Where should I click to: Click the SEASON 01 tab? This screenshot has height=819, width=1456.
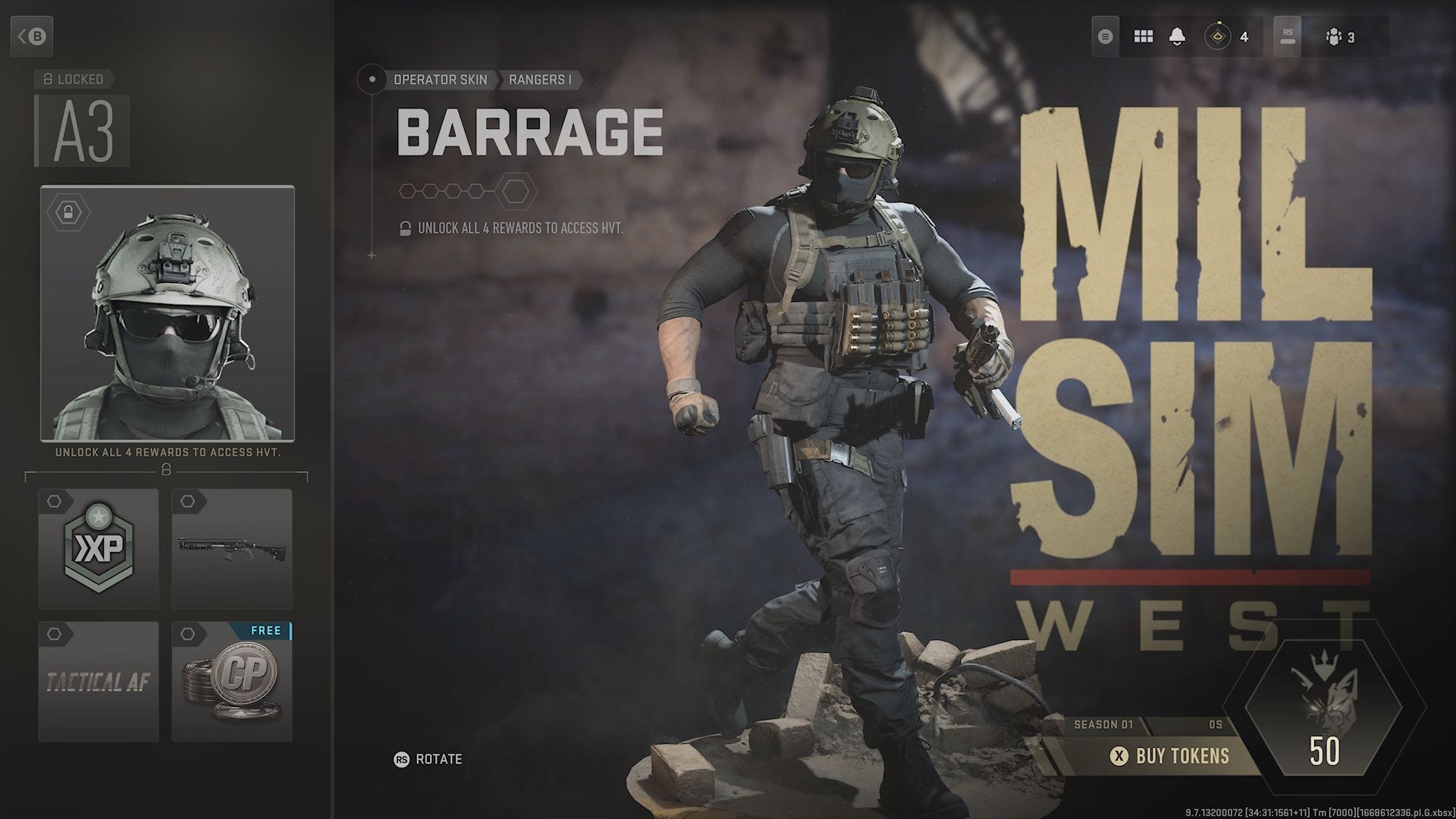click(1105, 724)
